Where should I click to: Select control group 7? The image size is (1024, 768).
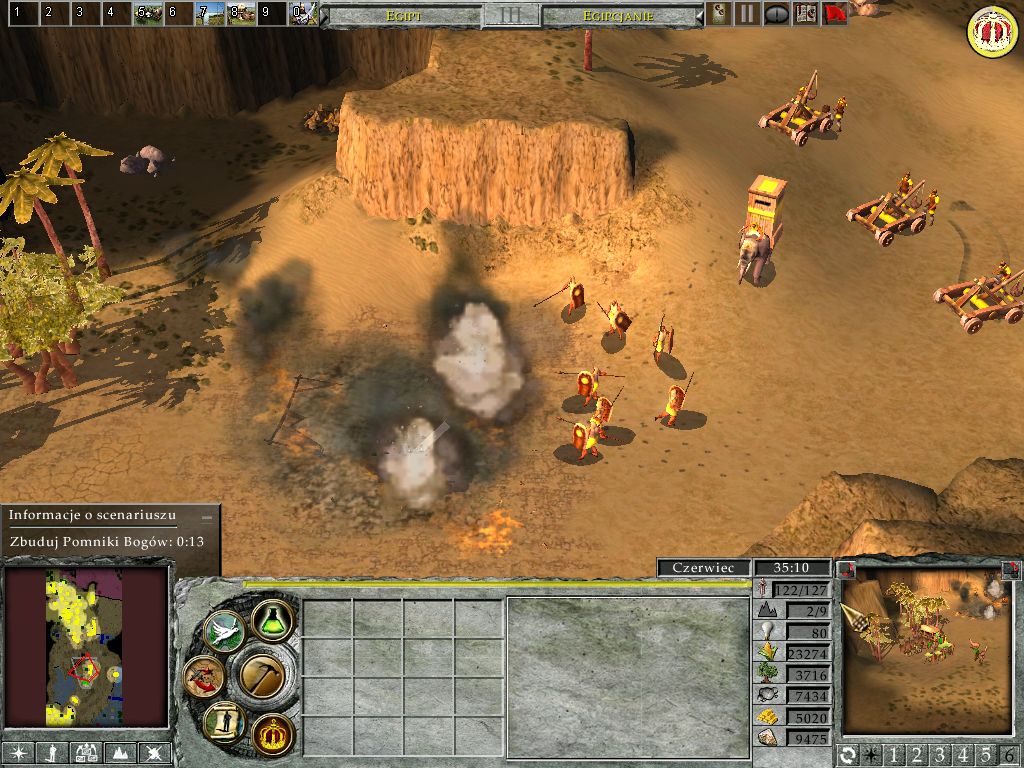[210, 14]
